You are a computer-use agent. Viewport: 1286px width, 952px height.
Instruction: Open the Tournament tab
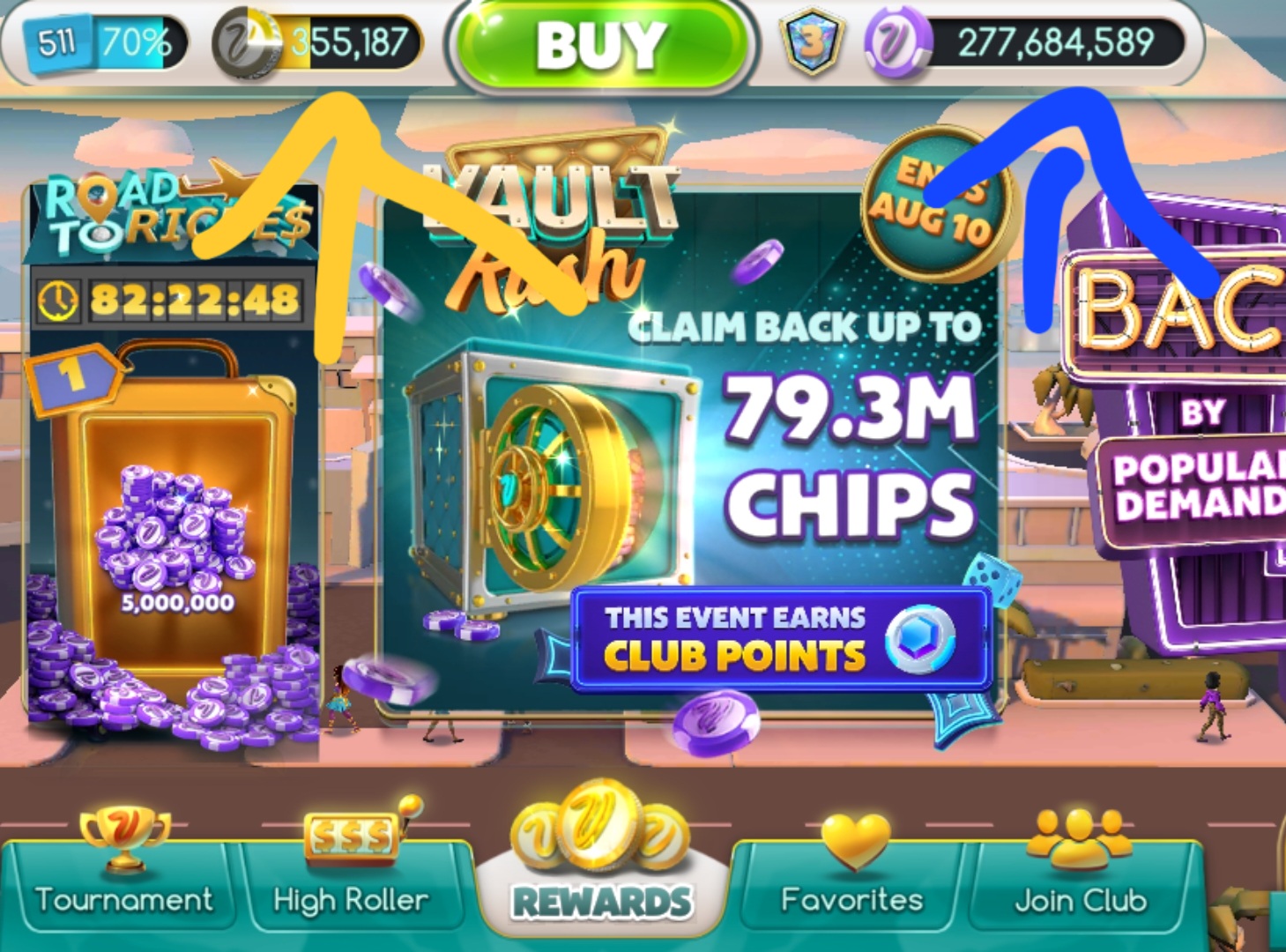(x=123, y=886)
